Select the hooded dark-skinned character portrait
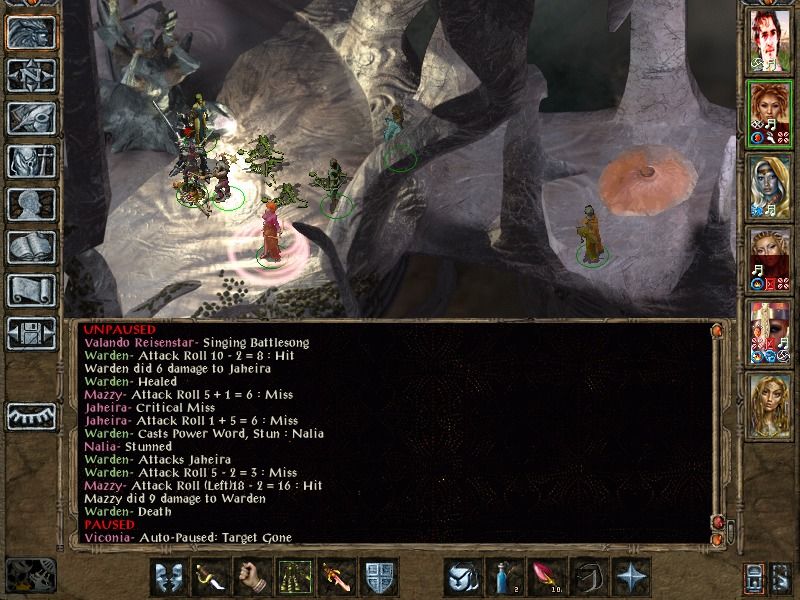Screen dimensions: 800x600 [x=770, y=186]
